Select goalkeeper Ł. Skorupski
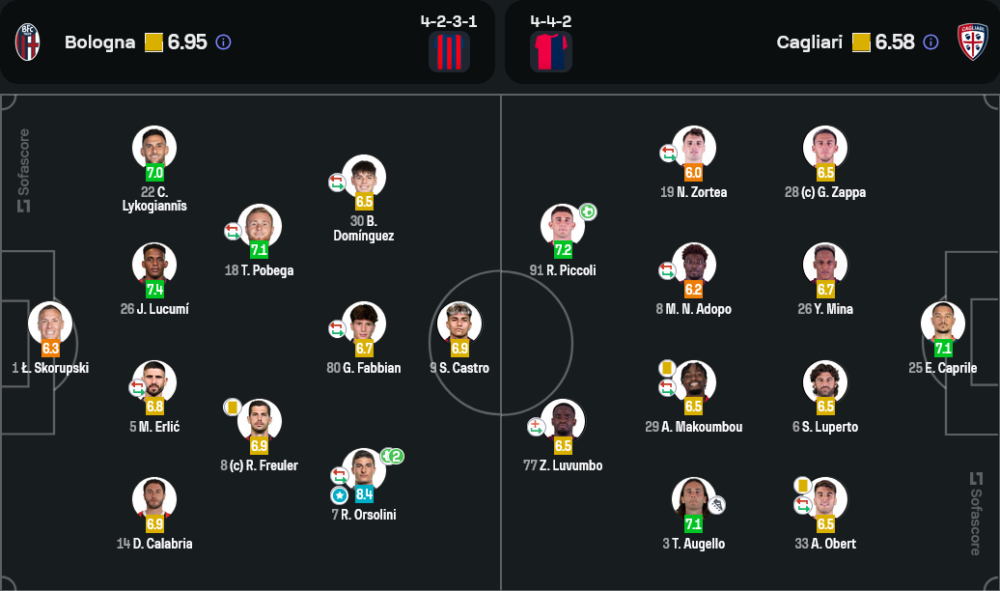The width and height of the screenshot is (1000, 591). 50,324
